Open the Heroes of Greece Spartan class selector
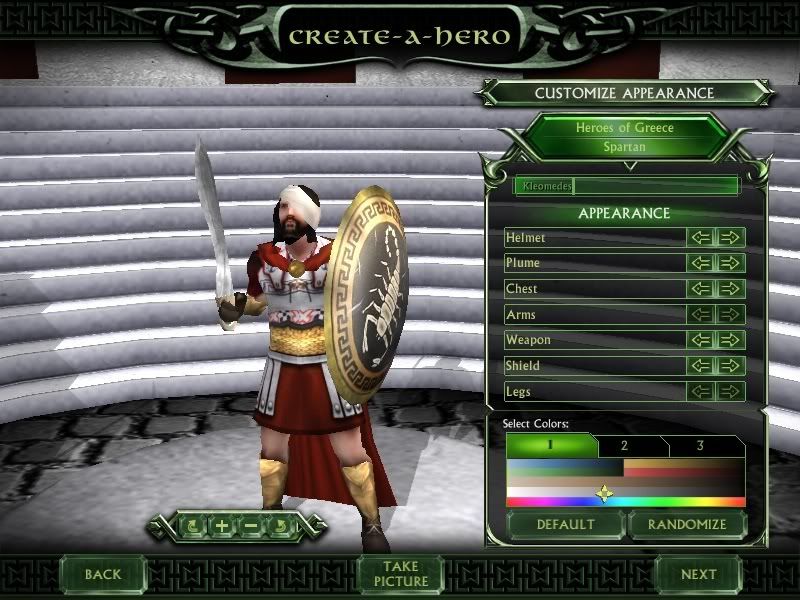 (x=625, y=137)
